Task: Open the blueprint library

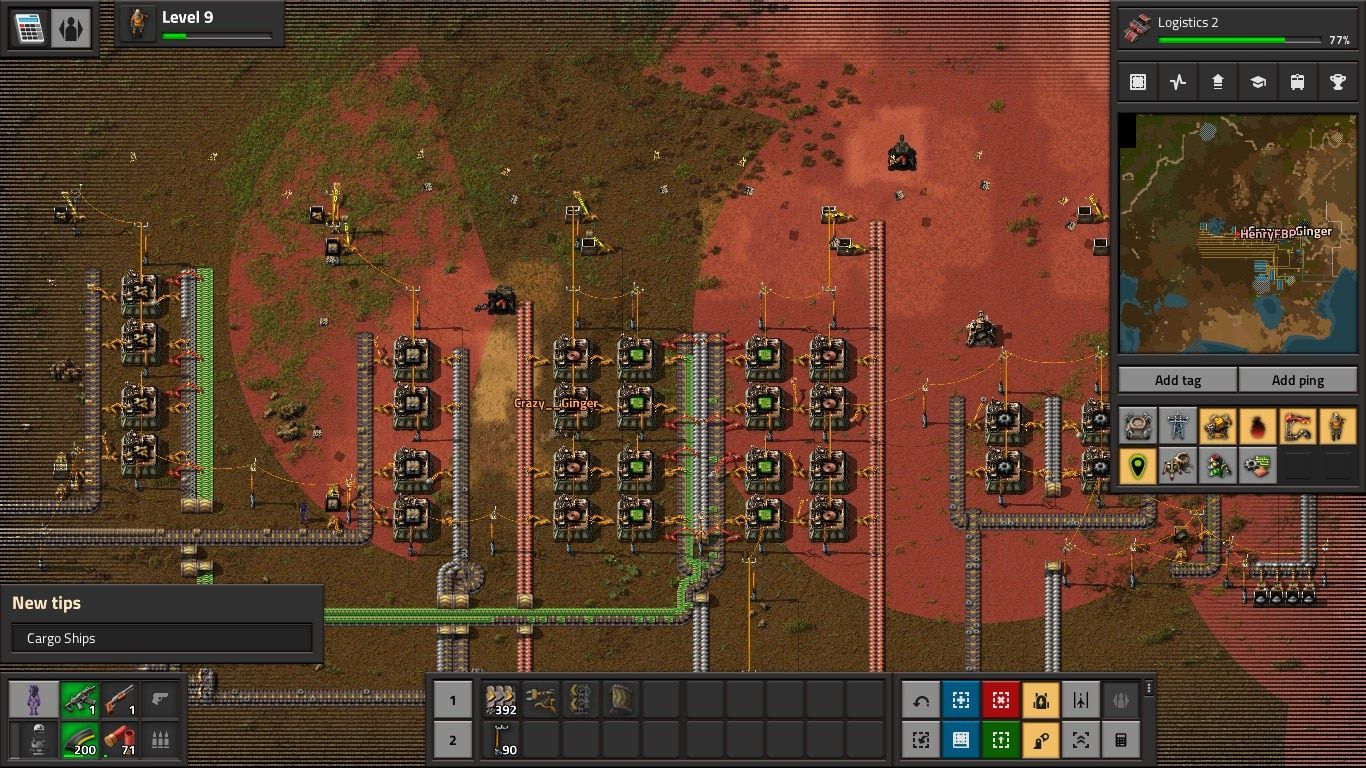Action: point(1138,81)
